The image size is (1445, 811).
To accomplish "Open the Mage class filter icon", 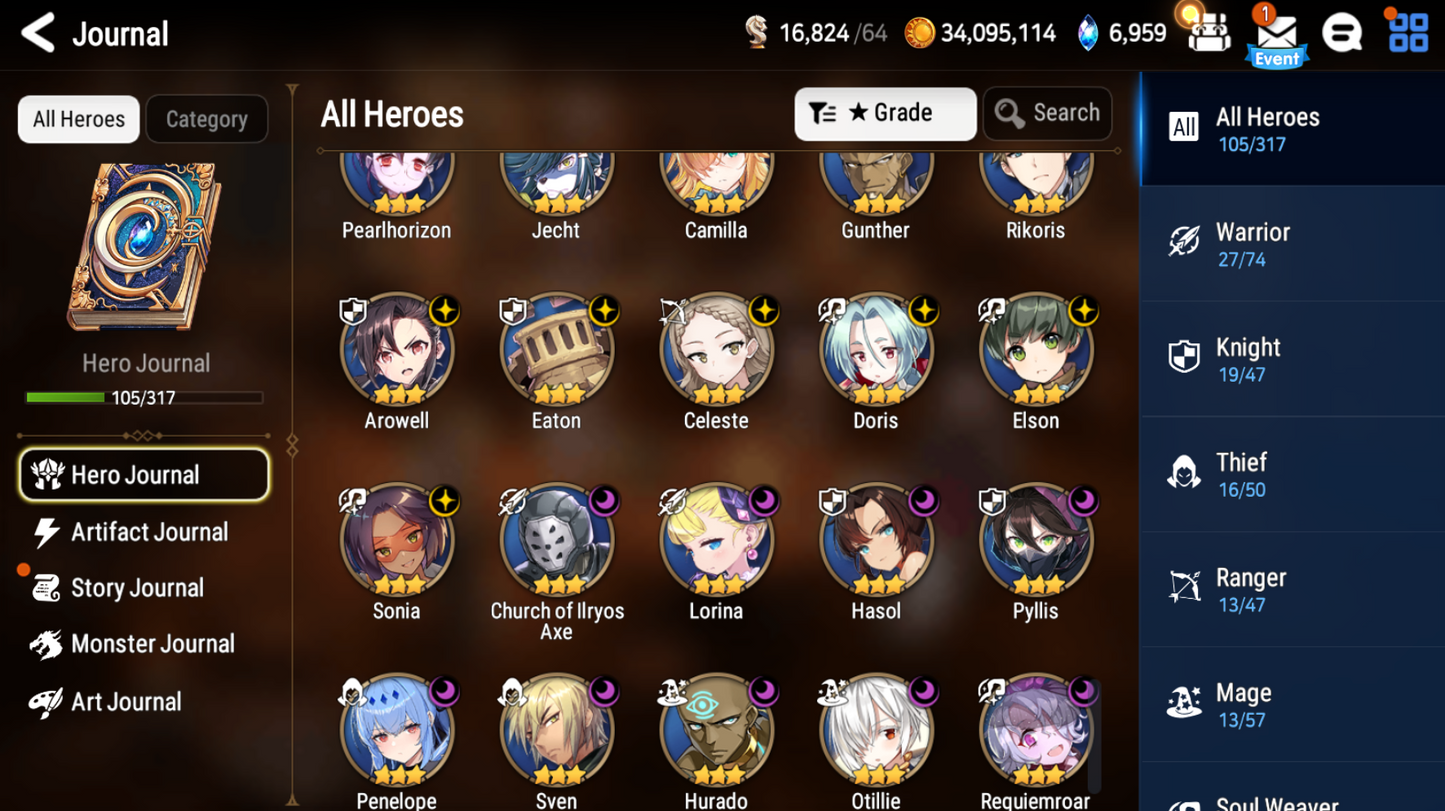I will tap(1185, 703).
